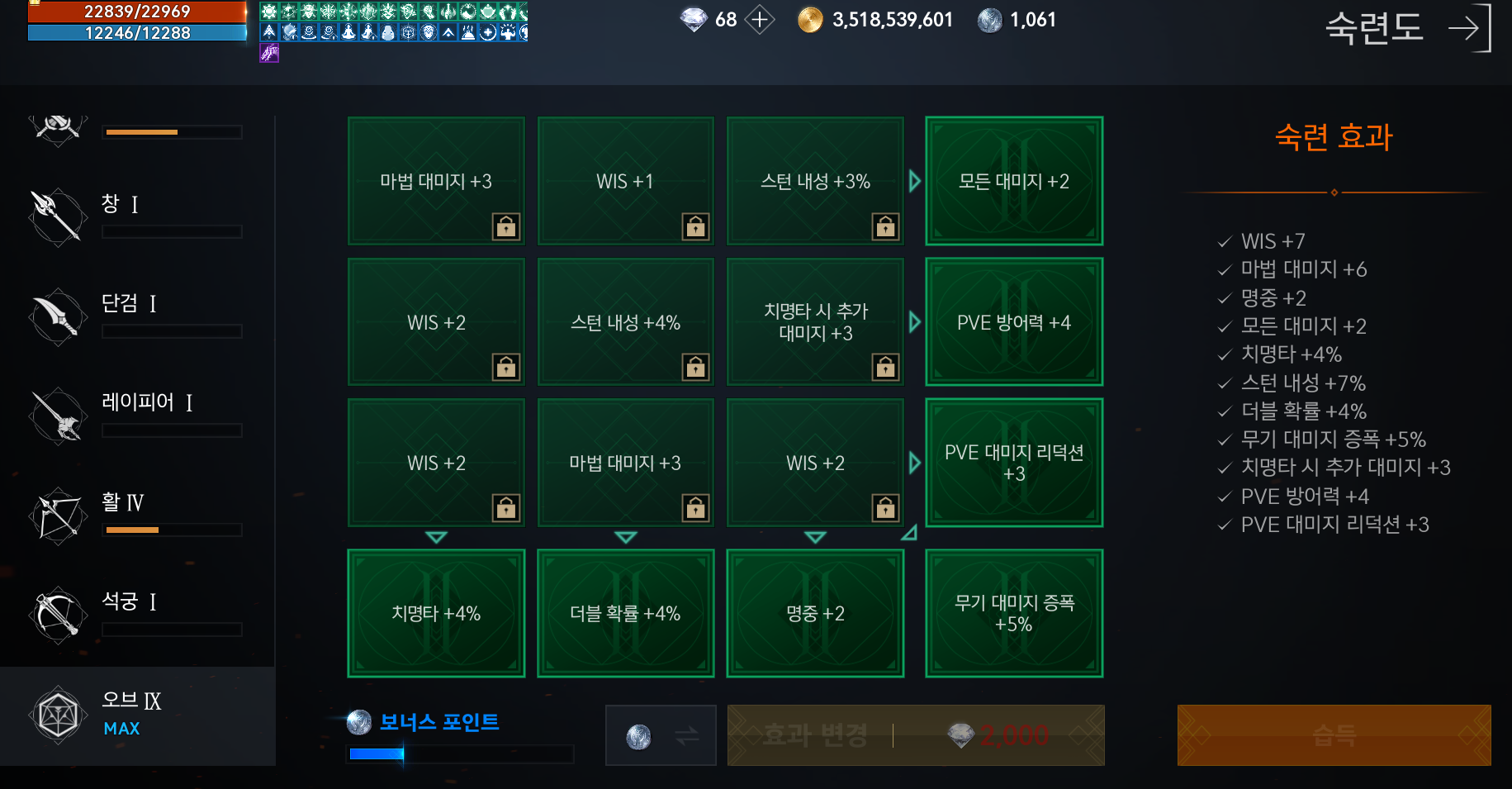Select the 석궁 I crossbow weapon icon
Image resolution: width=1512 pixels, height=789 pixels.
click(x=56, y=615)
